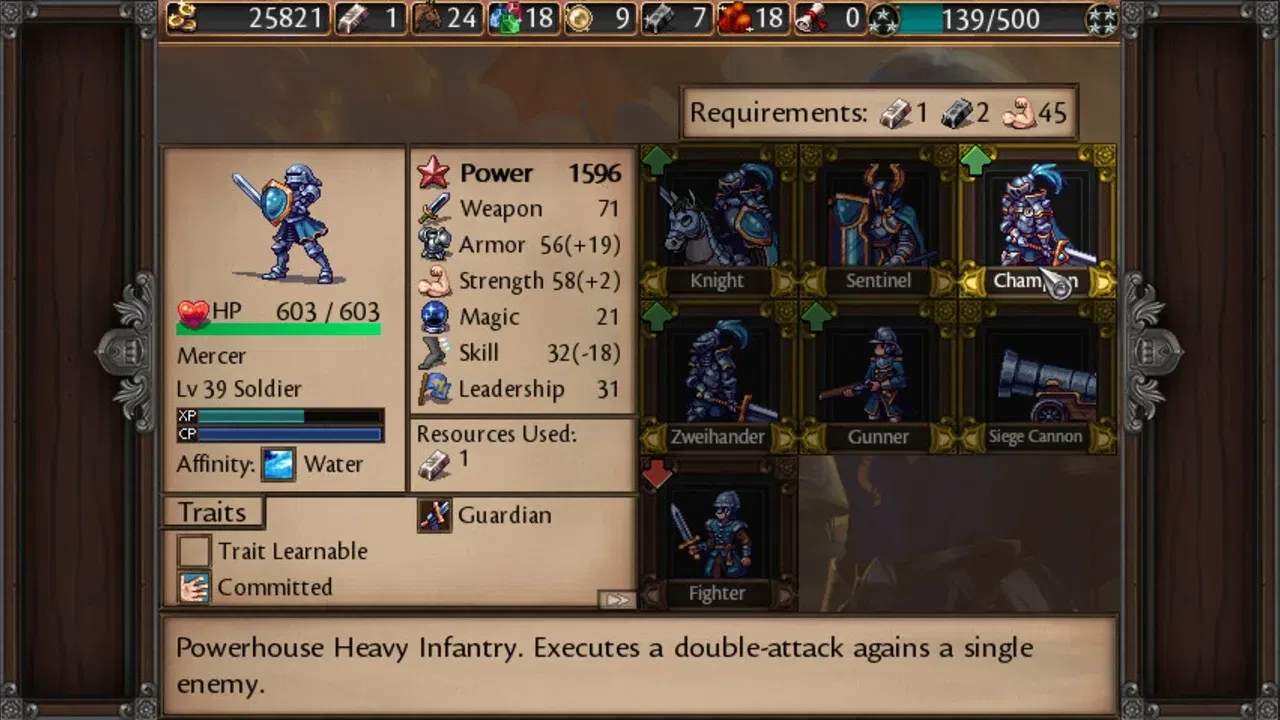Viewport: 1280px width, 720px height.
Task: Click the Strength arm stat icon
Action: click(434, 281)
